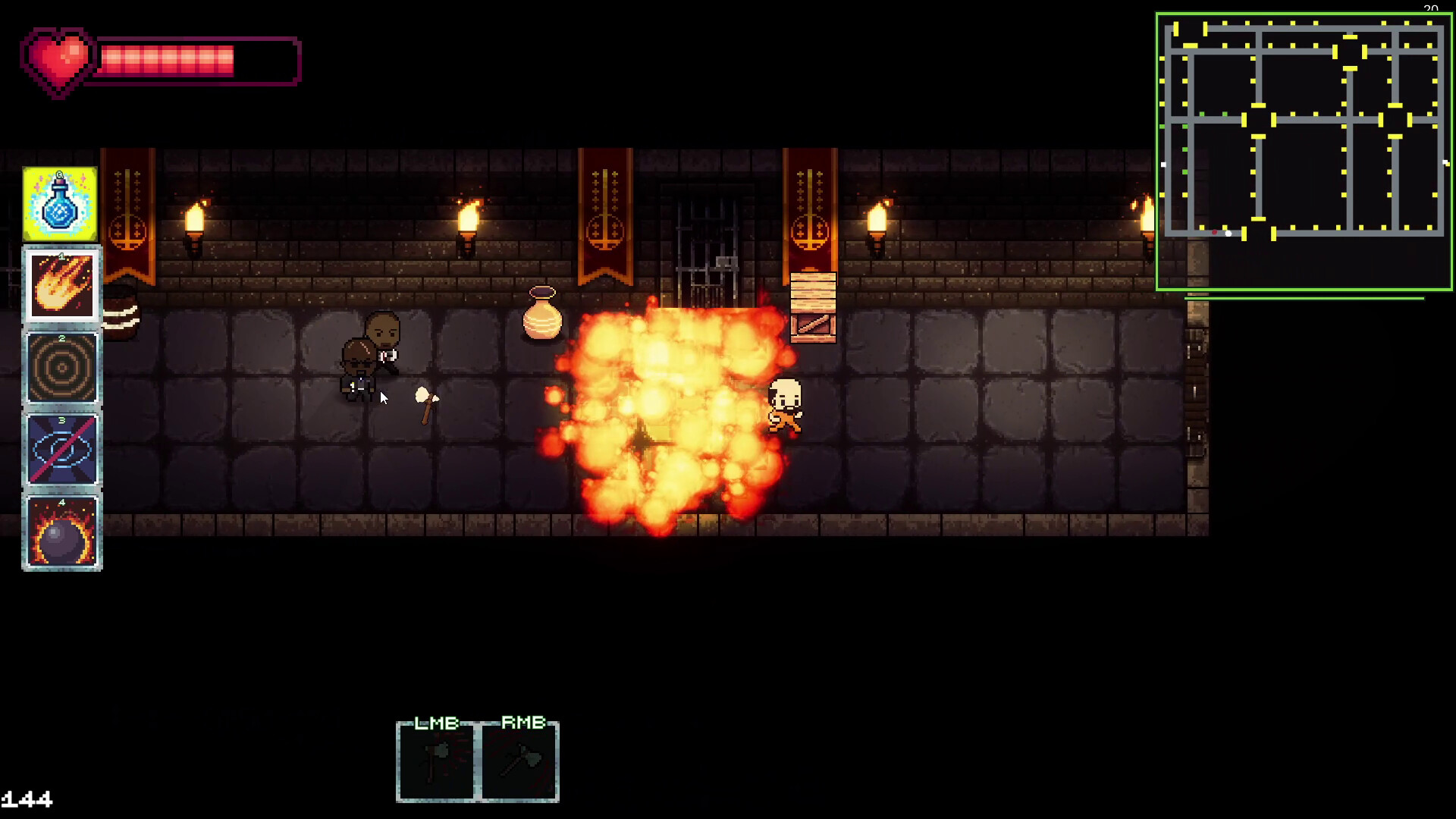Activate the fireball meteor ability
The height and width of the screenshot is (819, 1456).
61,286
